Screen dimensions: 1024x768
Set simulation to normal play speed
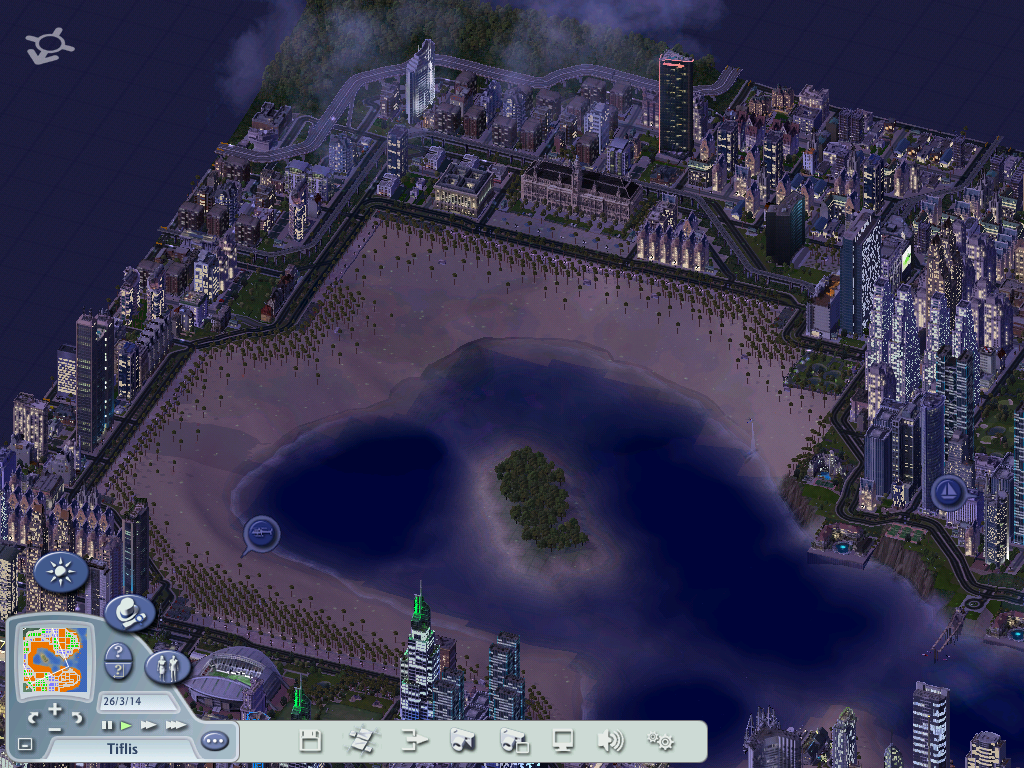tap(127, 725)
